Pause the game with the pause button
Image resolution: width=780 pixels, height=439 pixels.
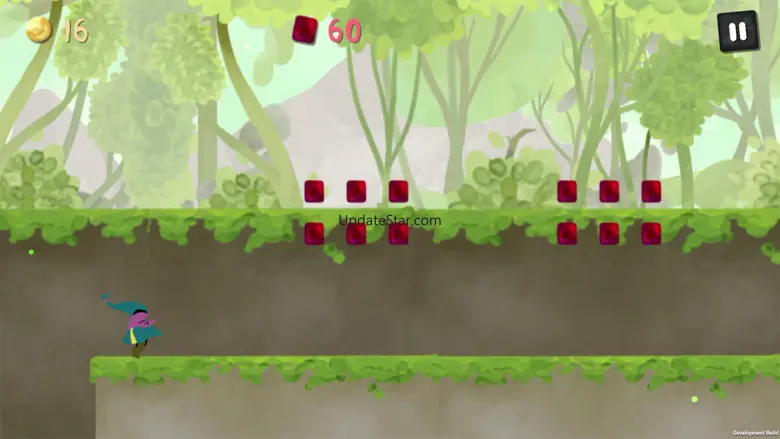[x=737, y=31]
